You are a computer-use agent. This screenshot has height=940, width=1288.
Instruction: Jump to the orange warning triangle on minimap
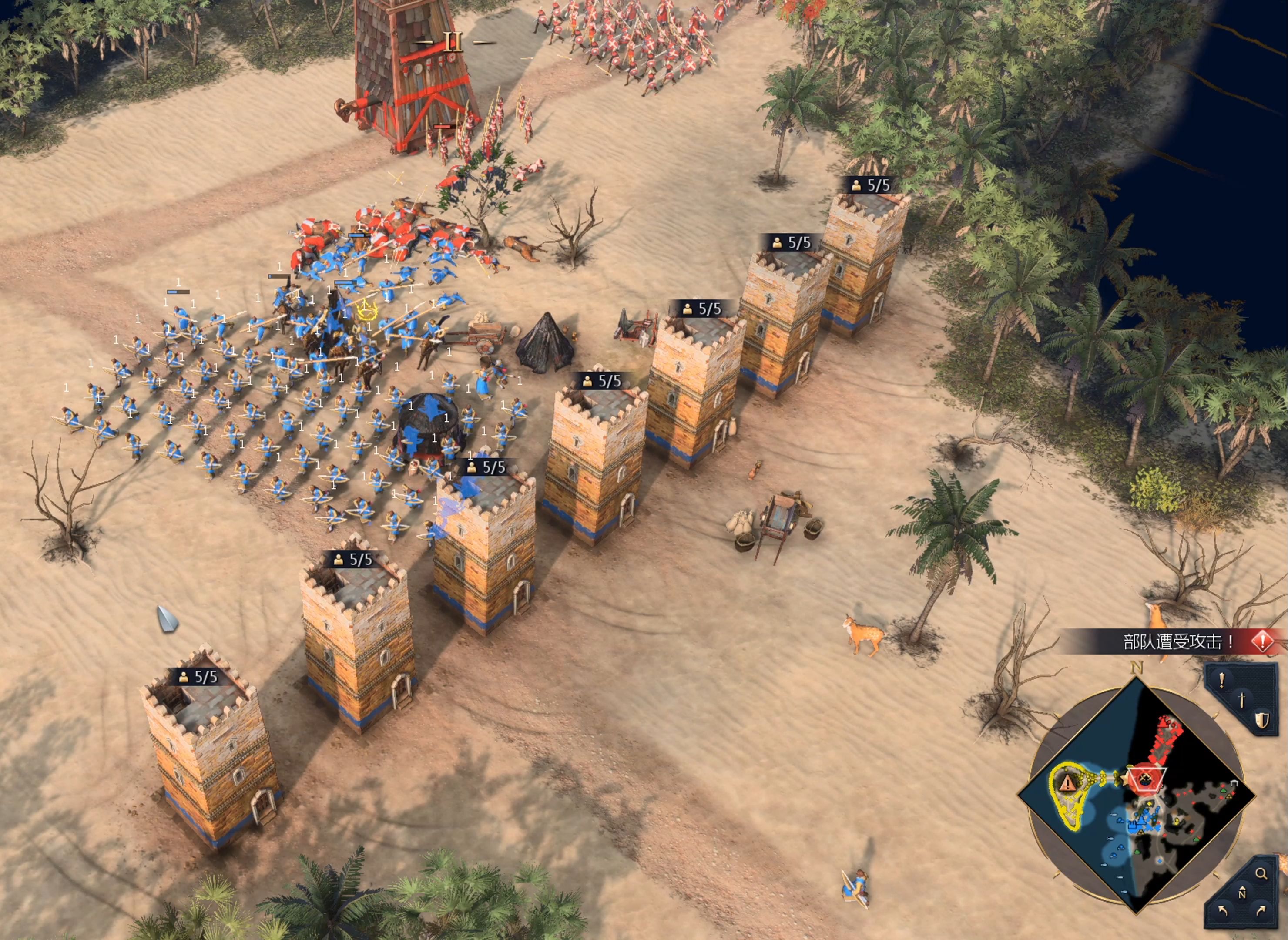1067,782
